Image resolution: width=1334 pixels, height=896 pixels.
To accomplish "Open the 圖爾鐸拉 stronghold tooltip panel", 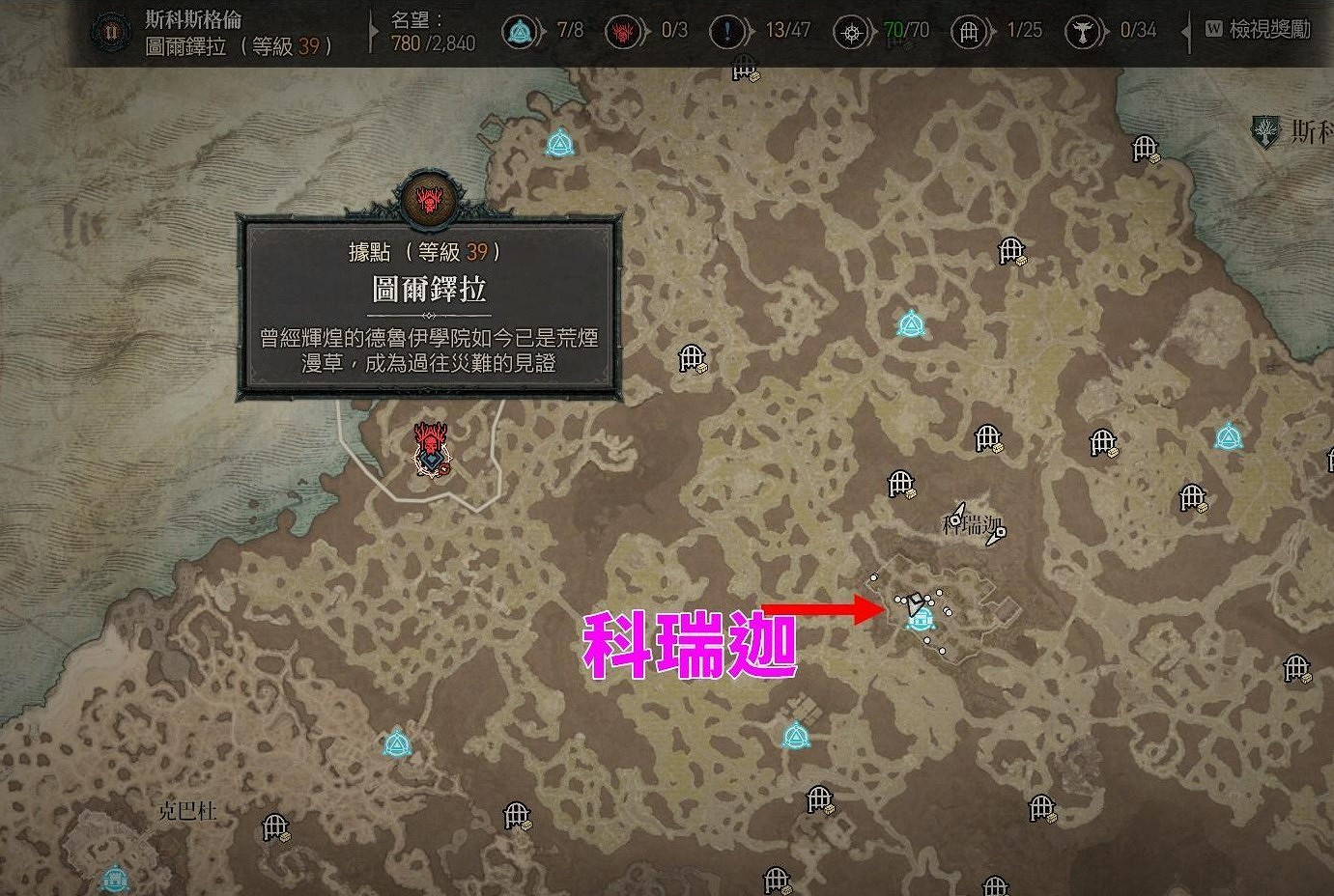I will [428, 309].
